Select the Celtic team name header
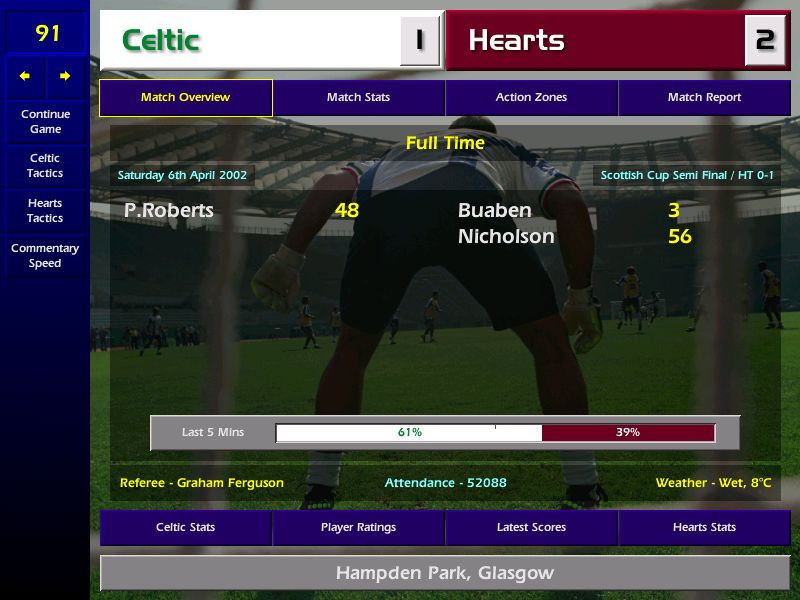The width and height of the screenshot is (800, 600). click(161, 40)
